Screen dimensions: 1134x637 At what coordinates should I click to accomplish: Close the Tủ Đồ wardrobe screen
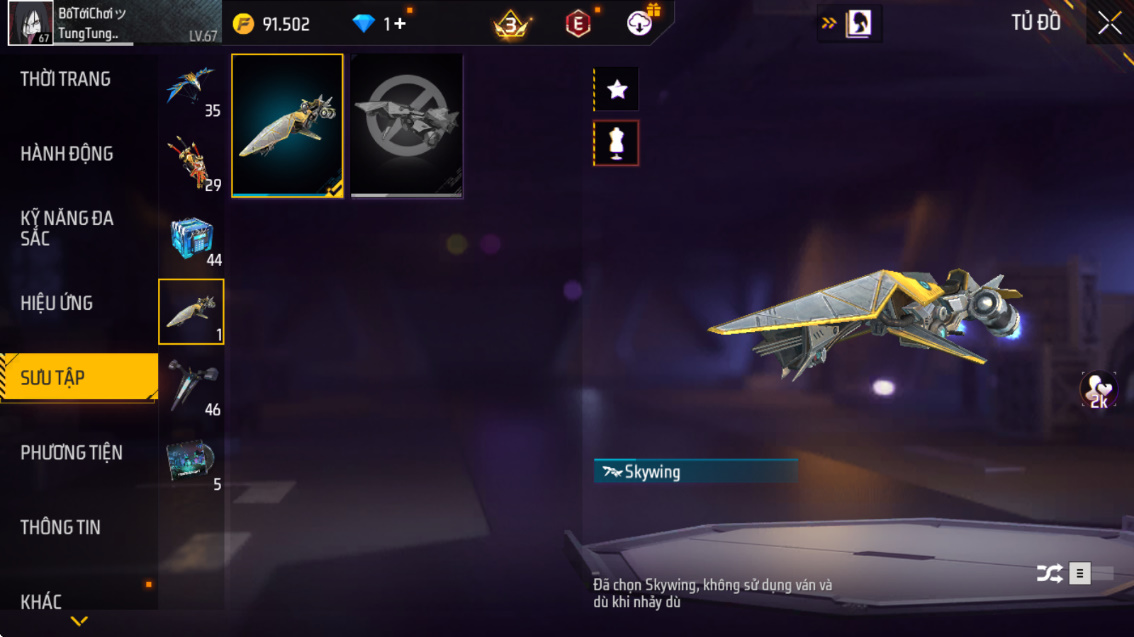tap(1109, 23)
